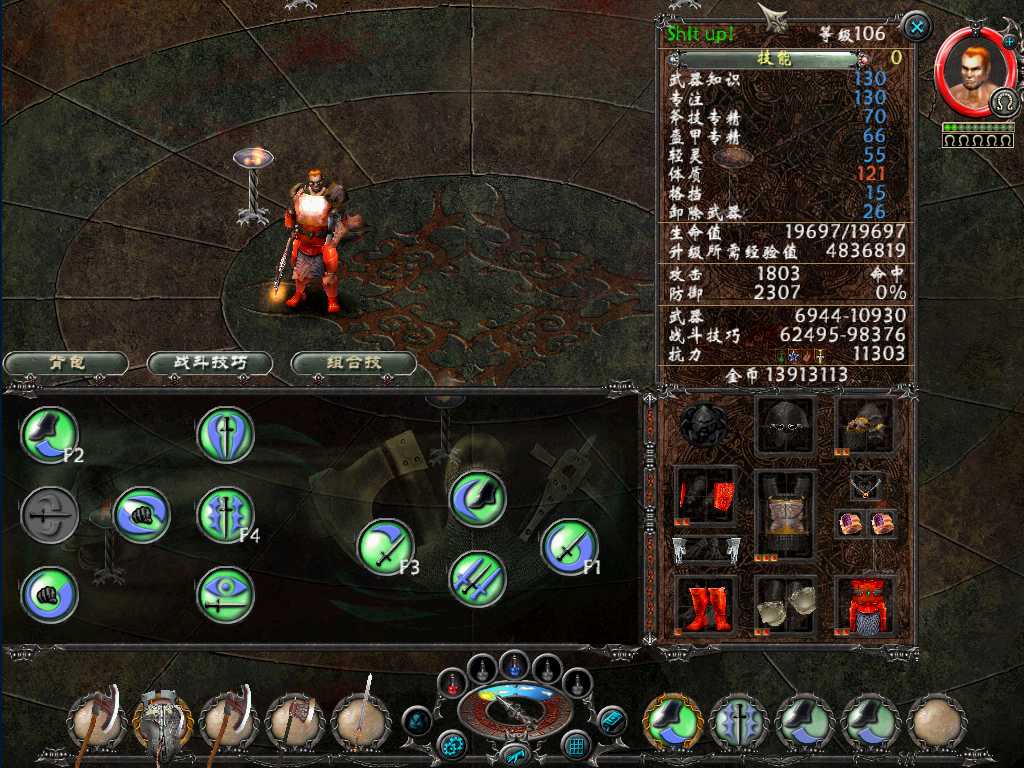
Task: Choose the sword skill marked F4
Action: click(x=226, y=515)
